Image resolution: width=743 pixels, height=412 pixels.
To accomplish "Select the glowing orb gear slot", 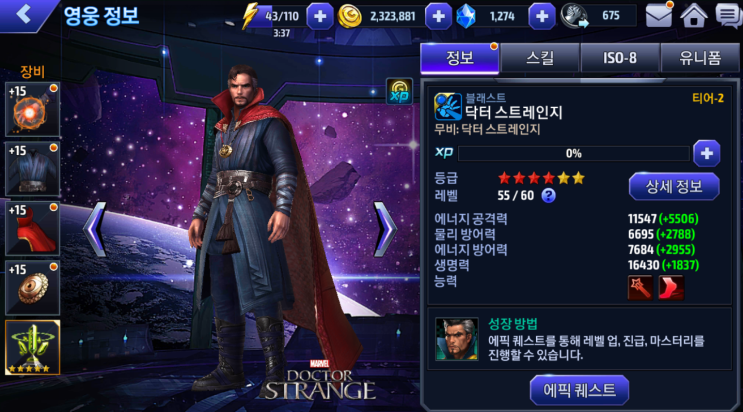I will [33, 111].
